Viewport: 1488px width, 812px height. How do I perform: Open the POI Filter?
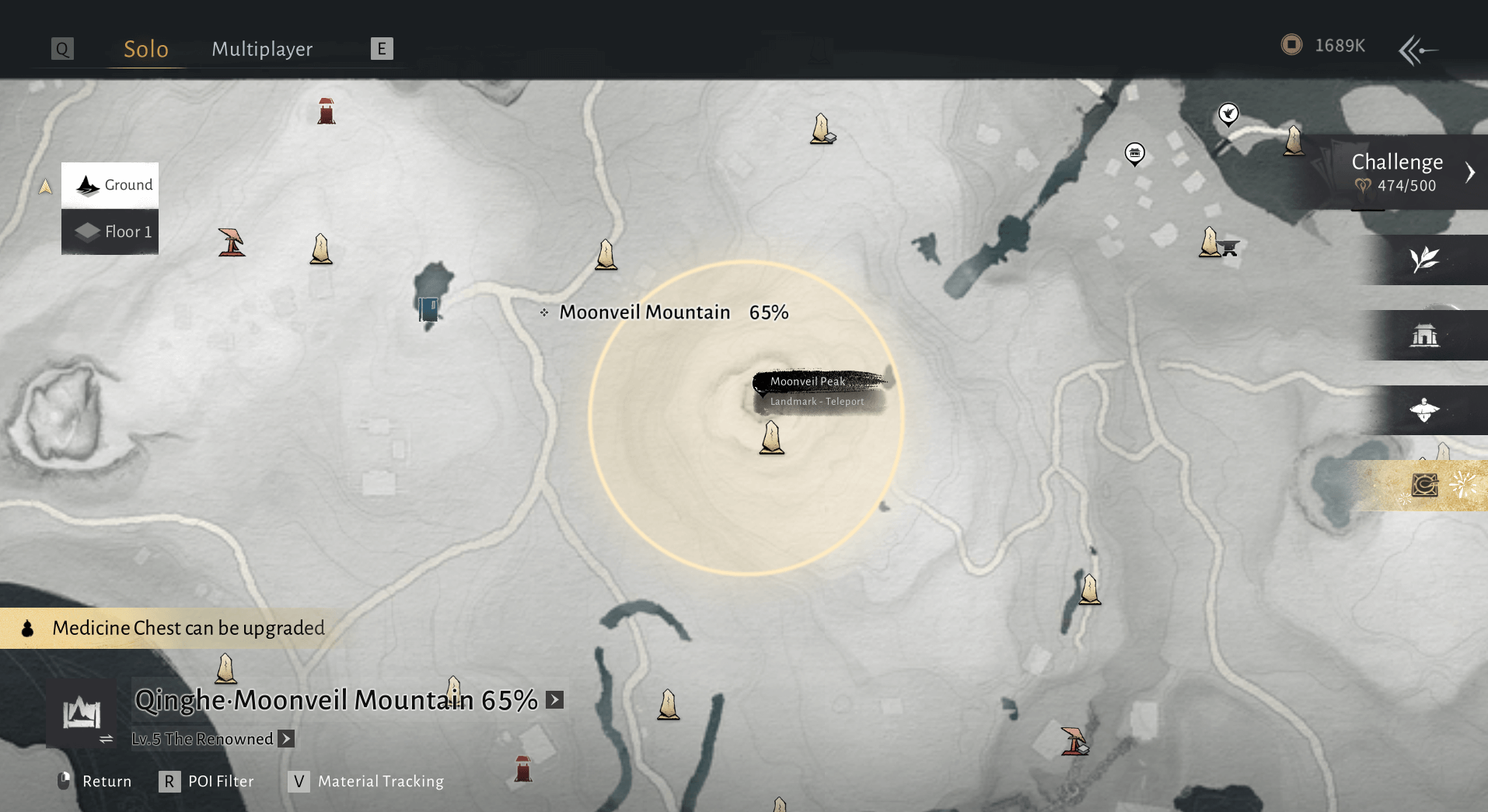click(x=208, y=781)
